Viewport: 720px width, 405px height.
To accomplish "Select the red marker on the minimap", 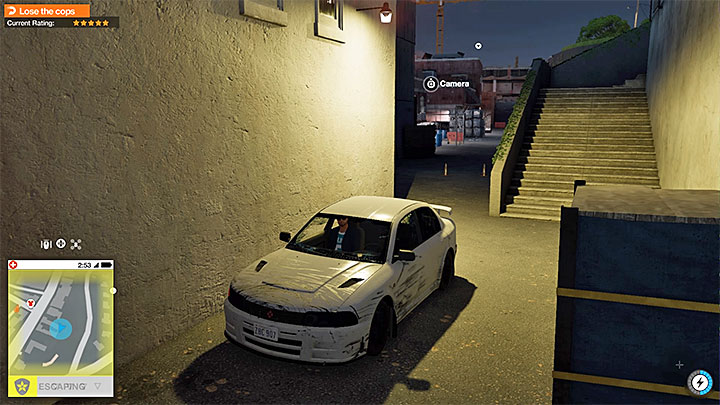I will pos(32,300).
